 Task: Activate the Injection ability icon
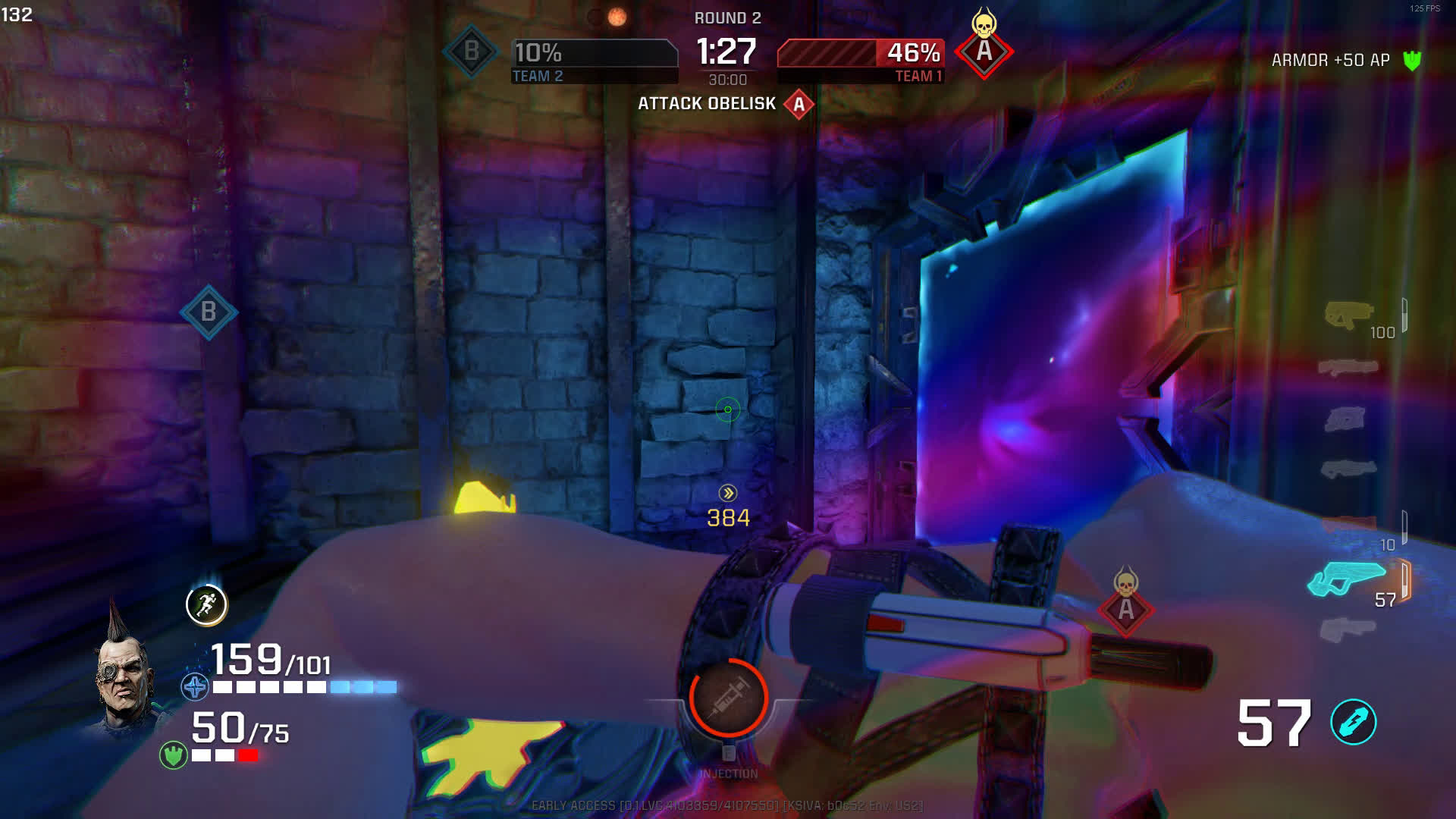tap(728, 698)
